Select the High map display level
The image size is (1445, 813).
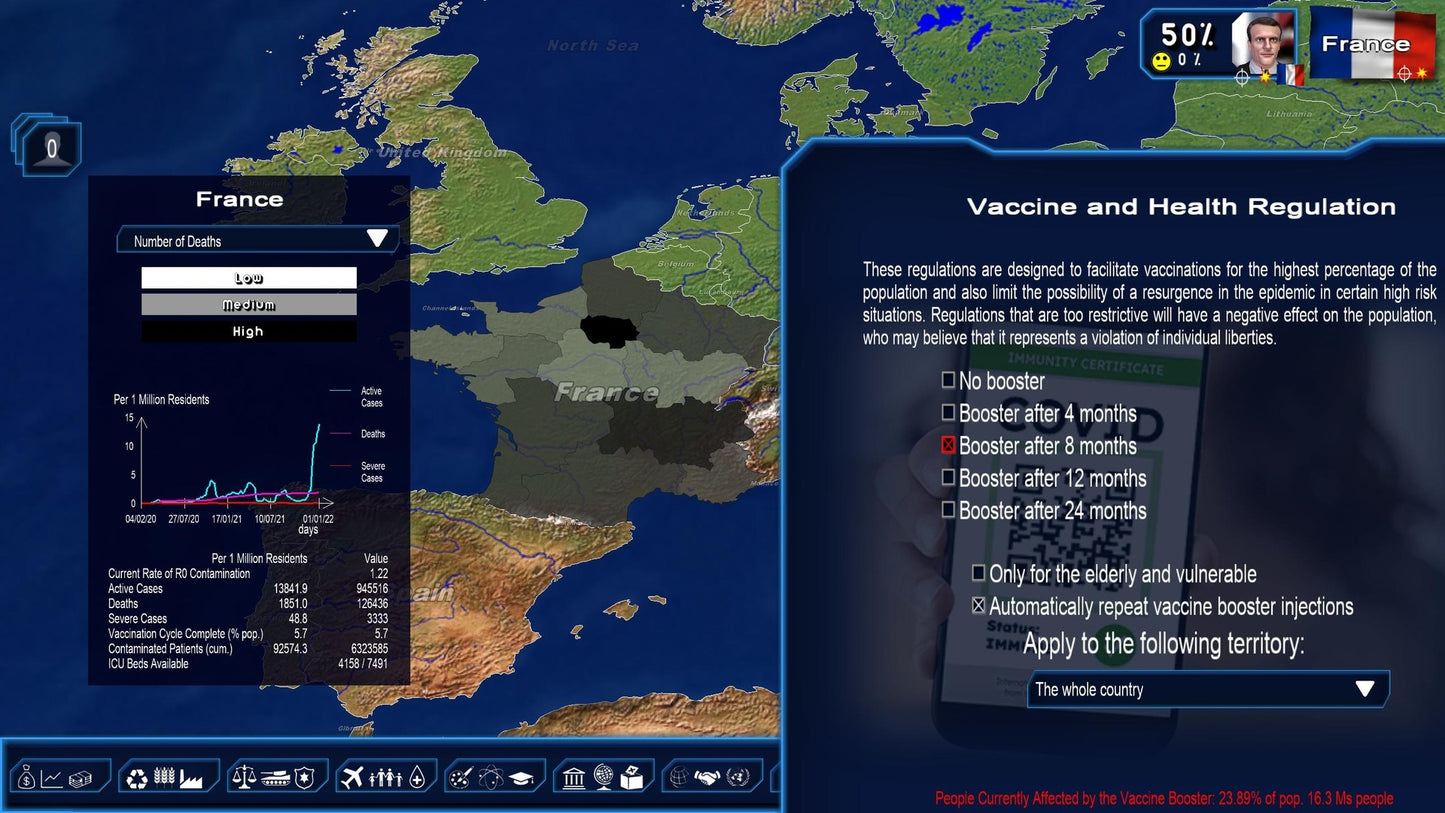[x=249, y=330]
